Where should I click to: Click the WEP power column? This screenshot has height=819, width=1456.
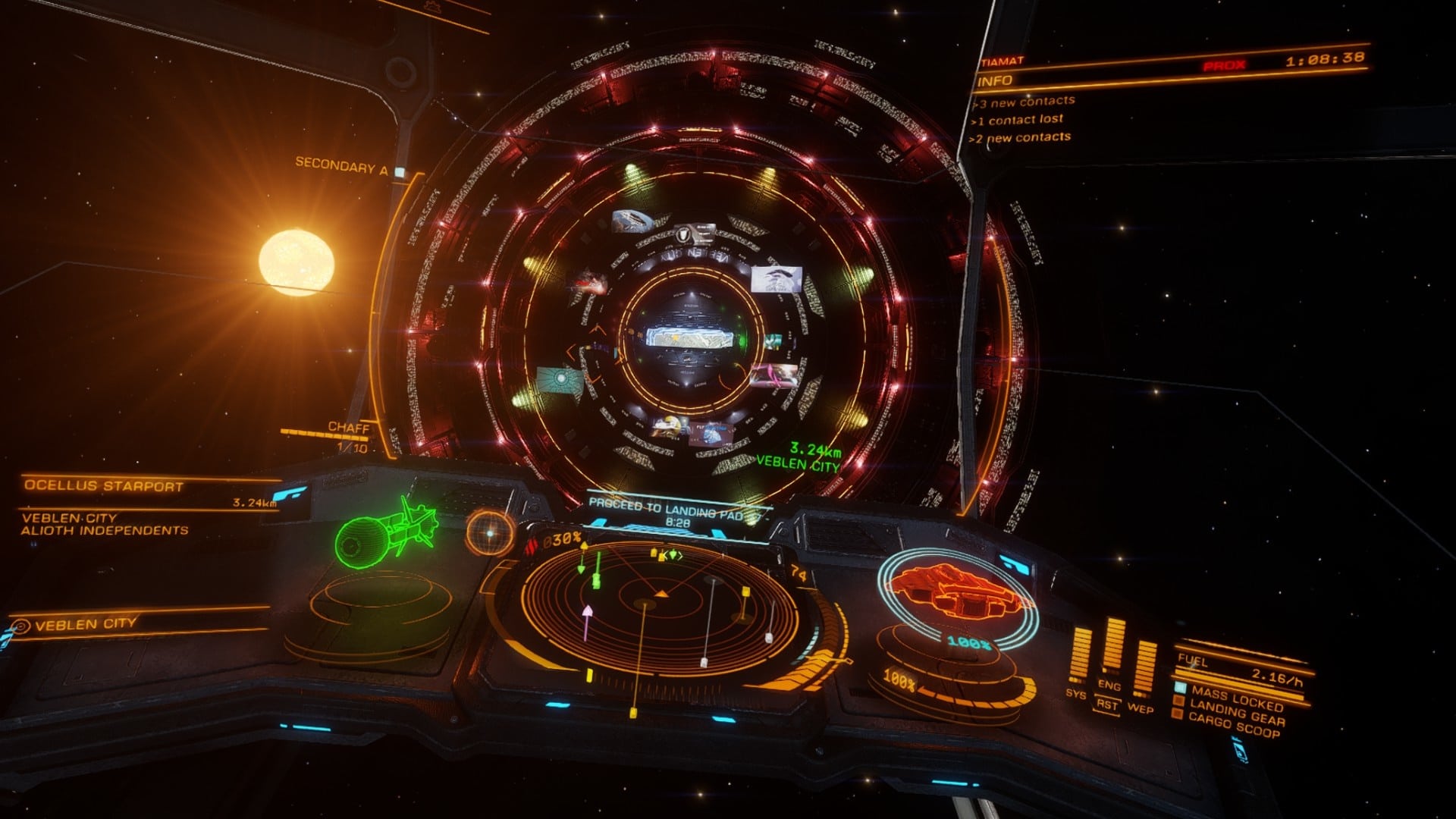[1144, 667]
